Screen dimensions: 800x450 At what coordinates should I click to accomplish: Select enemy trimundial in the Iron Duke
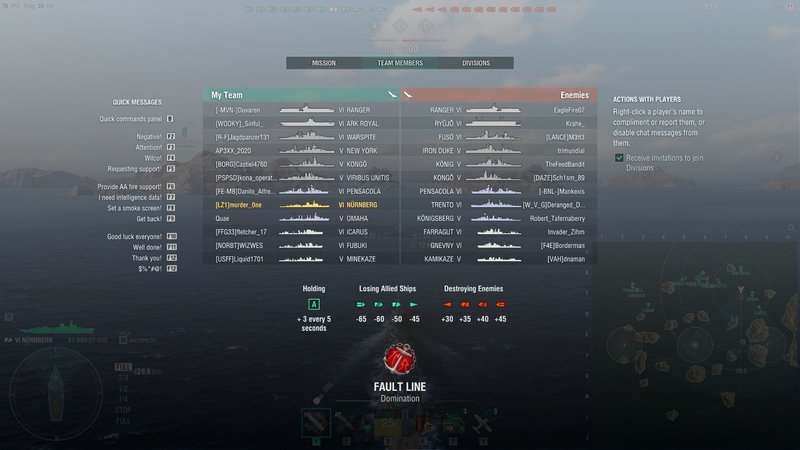[x=498, y=150]
